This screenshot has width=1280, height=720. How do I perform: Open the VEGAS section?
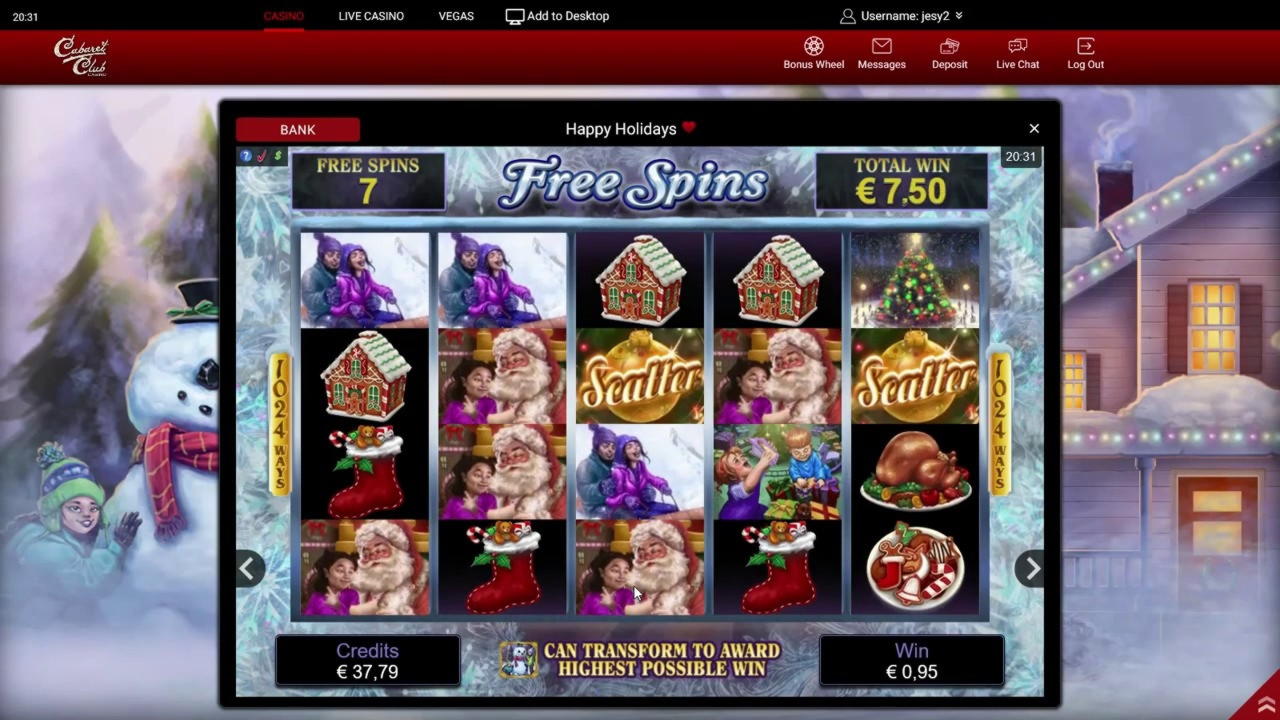(x=456, y=15)
